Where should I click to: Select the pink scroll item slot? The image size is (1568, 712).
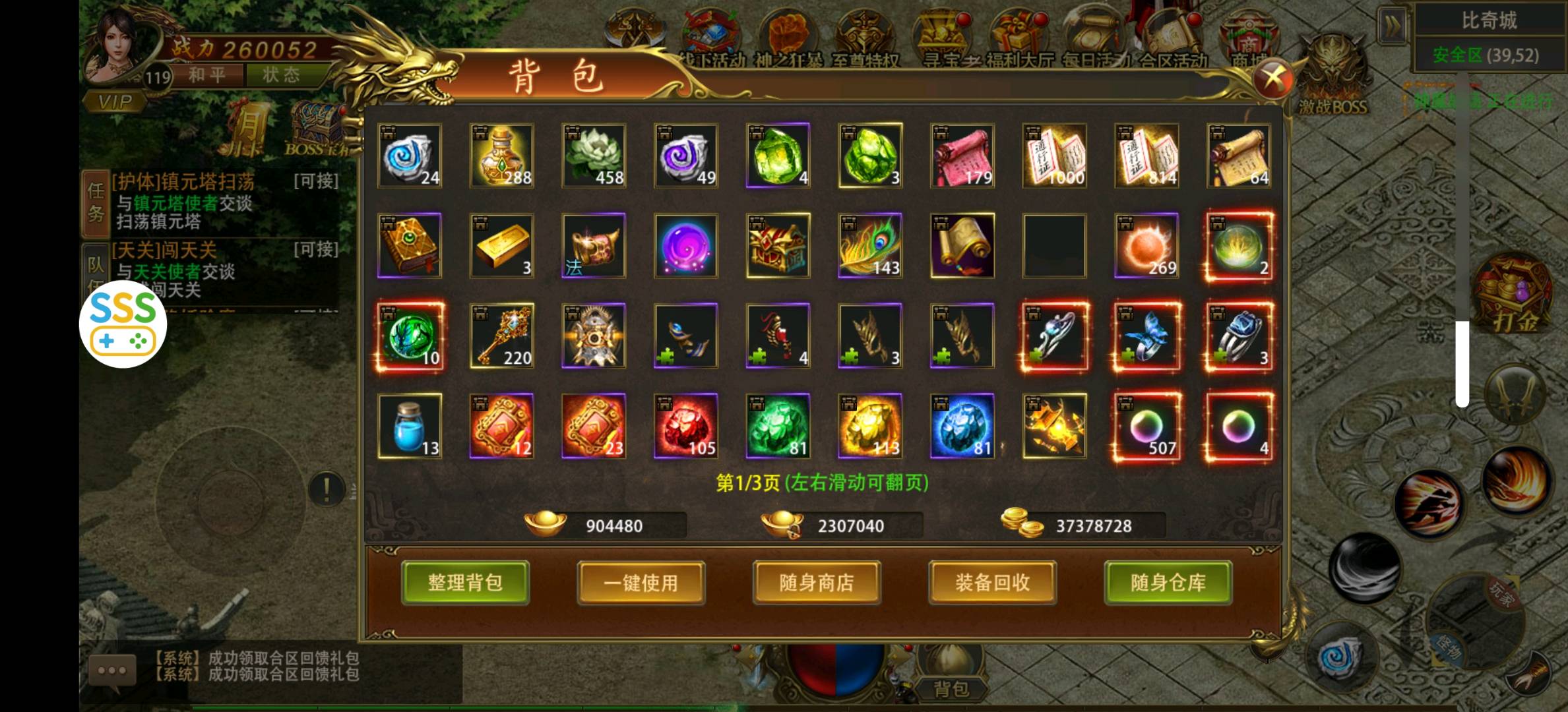[x=962, y=156]
